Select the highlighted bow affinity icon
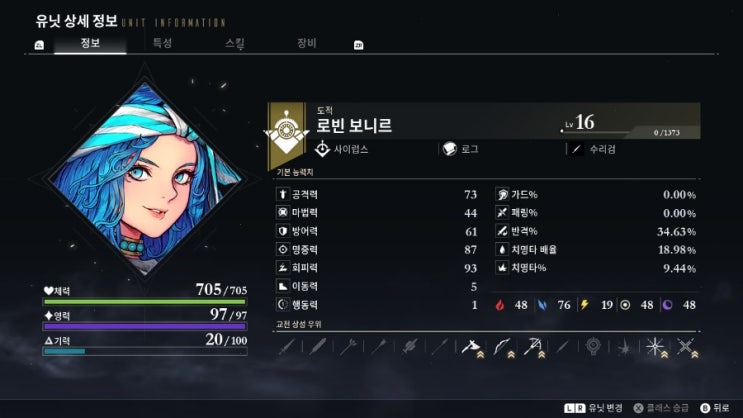This screenshot has width=743, height=418. pos(502,346)
